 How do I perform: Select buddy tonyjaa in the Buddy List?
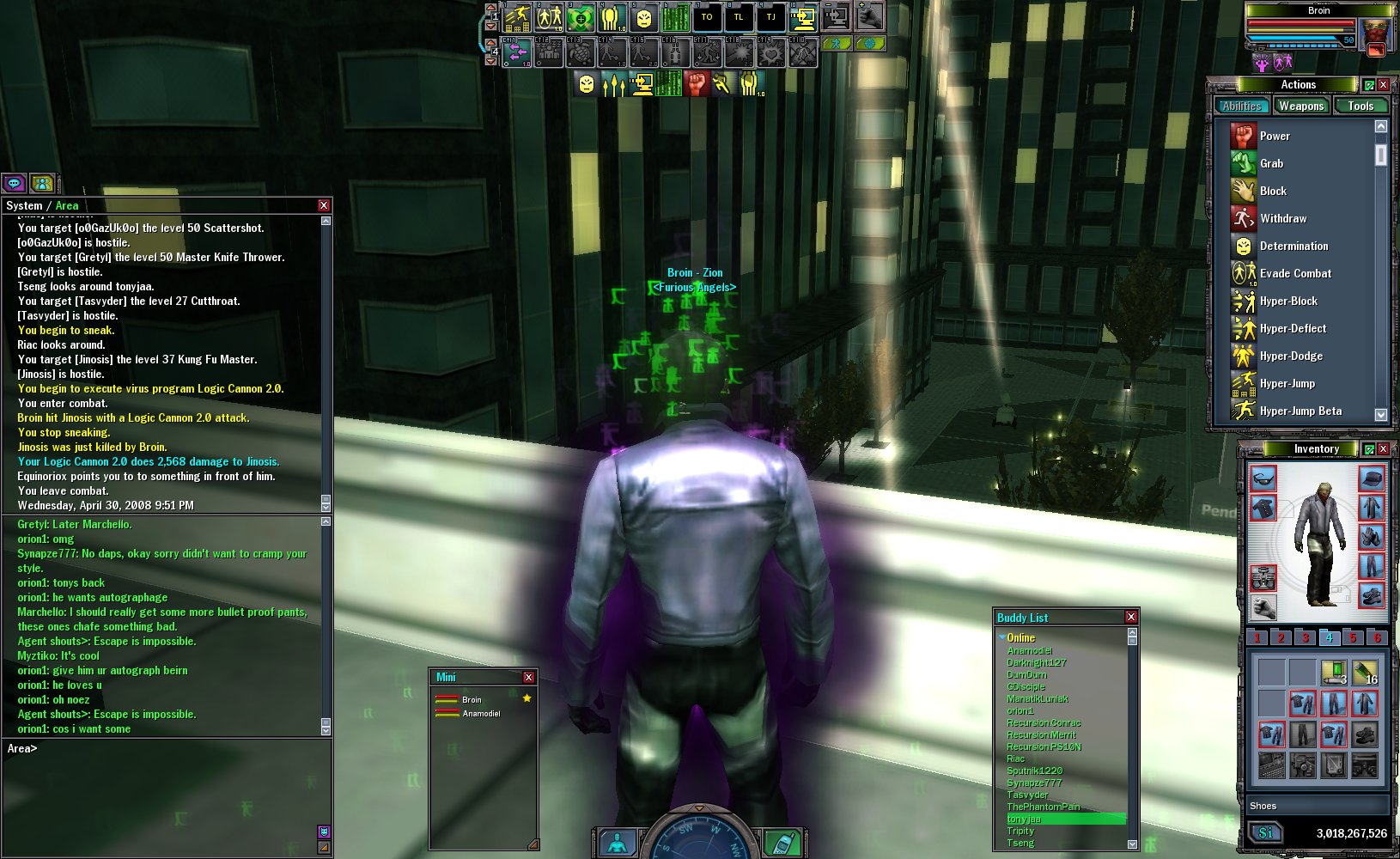[1024, 819]
